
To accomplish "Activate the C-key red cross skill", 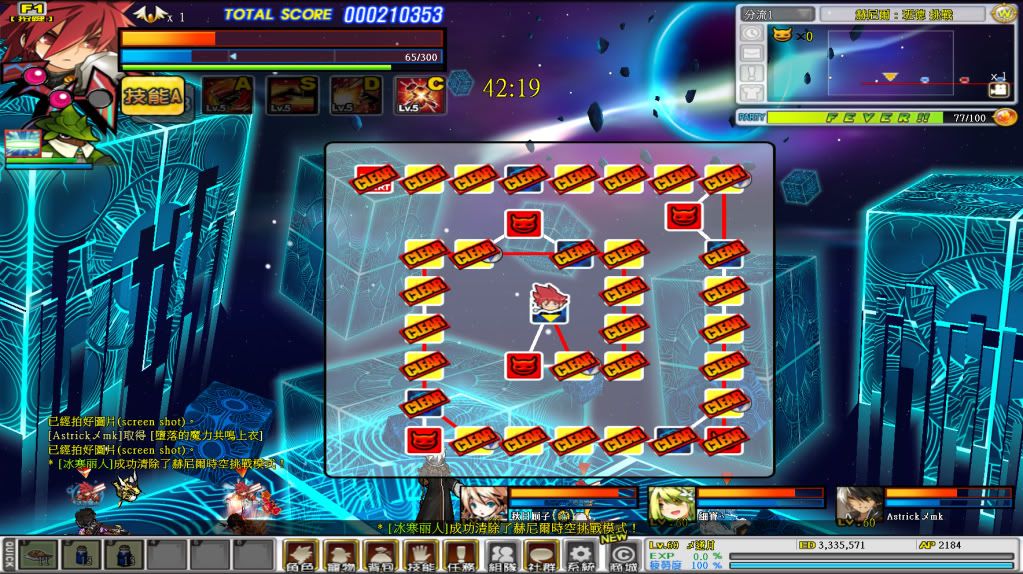I will (x=421, y=95).
